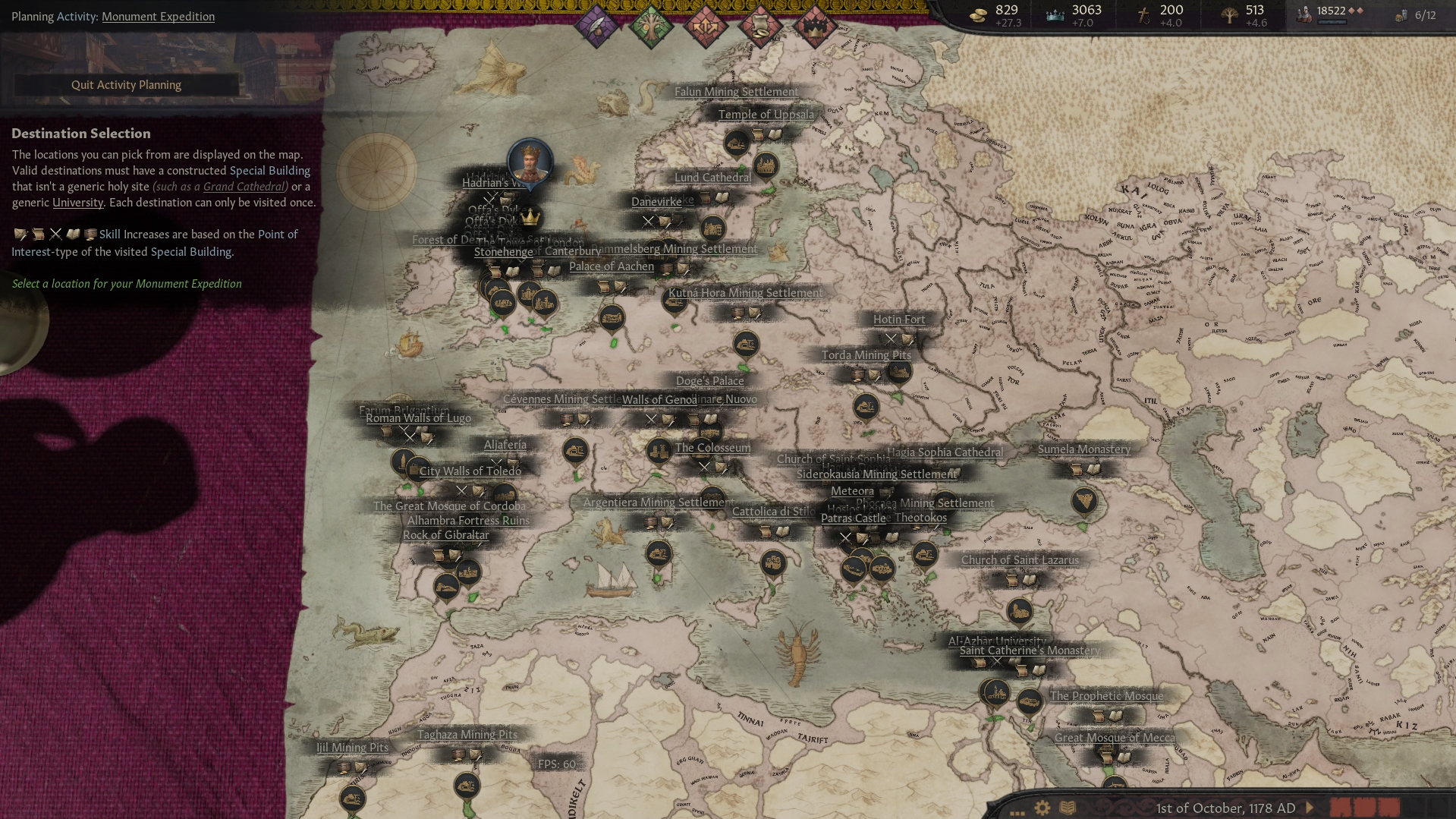Choose Hotin Fort as expedition destination

(x=898, y=320)
